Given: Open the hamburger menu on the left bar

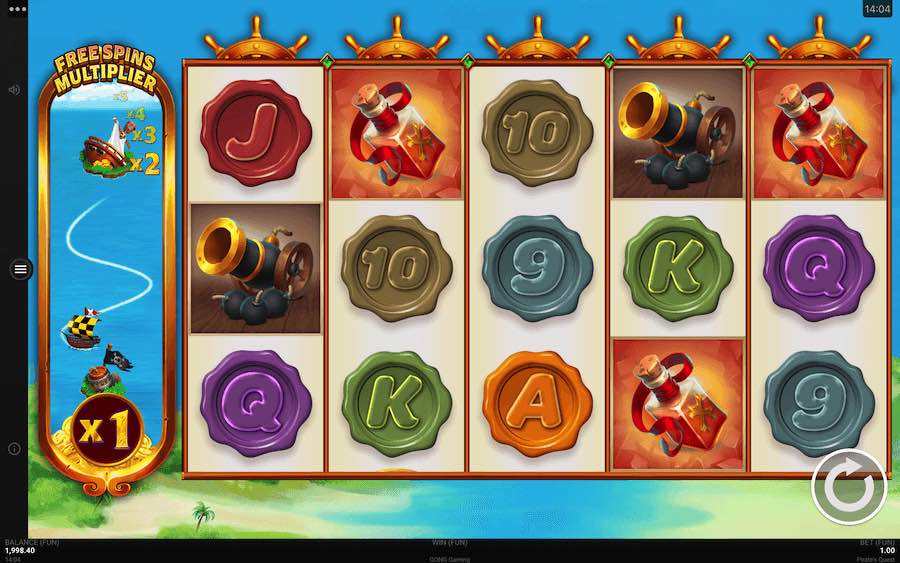Looking at the screenshot, I should (x=21, y=269).
